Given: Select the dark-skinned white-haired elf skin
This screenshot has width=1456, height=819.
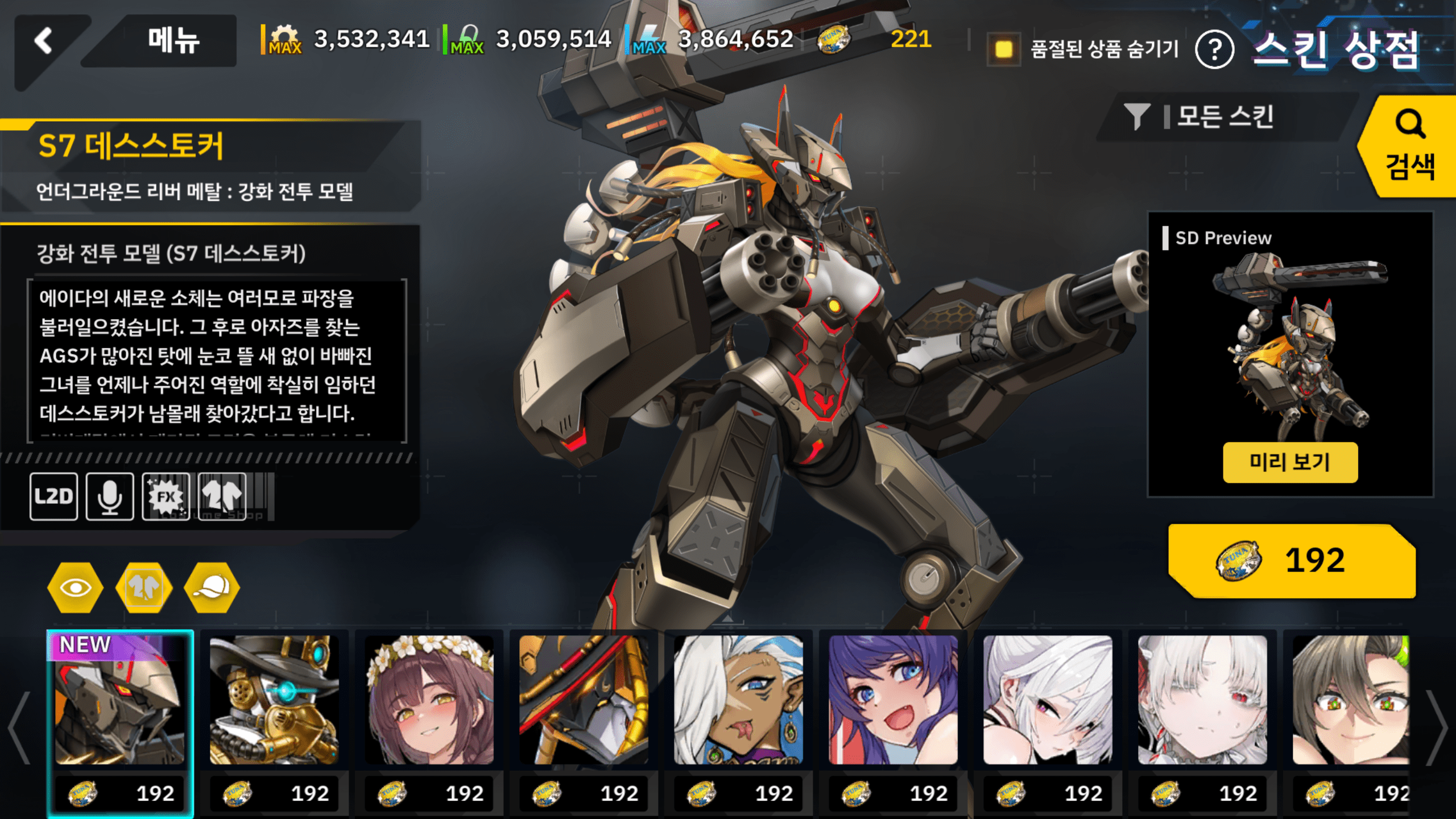Looking at the screenshot, I should pos(738,700).
